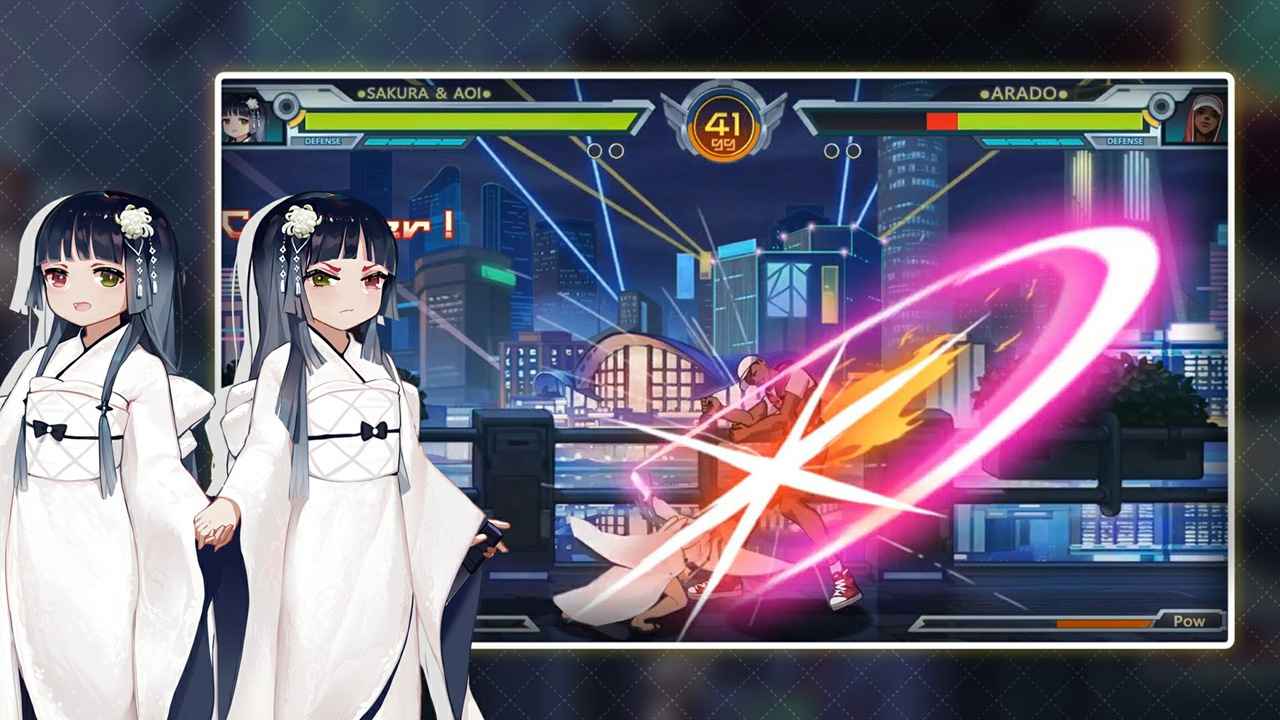Screen dimensions: 1280x720
Task: Click the camera-lens icon beside Sakura's health bar
Action: (285, 106)
